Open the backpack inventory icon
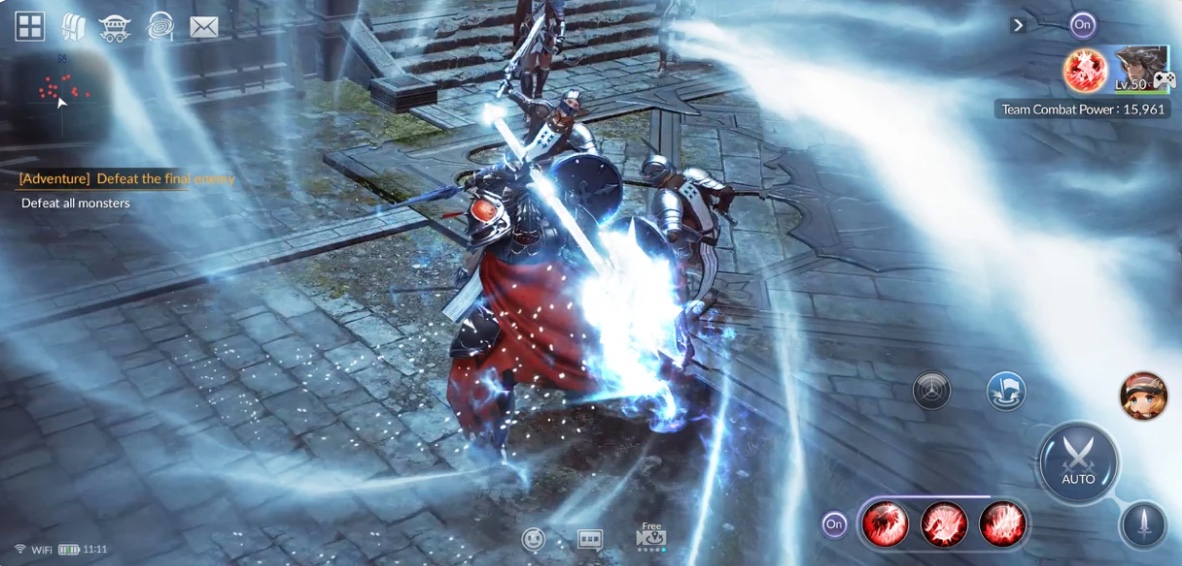 click(x=73, y=26)
